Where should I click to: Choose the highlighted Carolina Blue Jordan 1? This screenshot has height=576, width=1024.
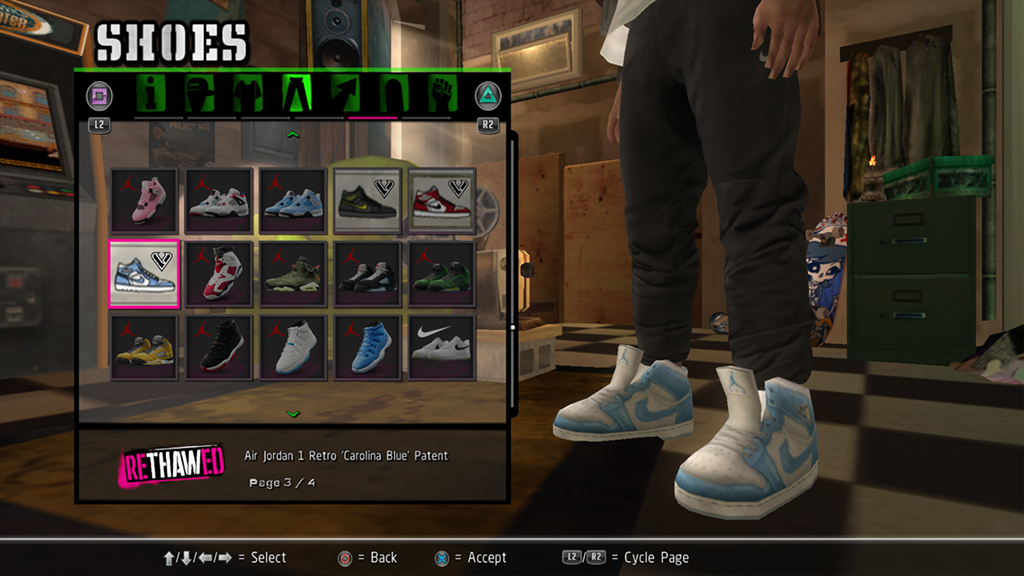tap(144, 273)
